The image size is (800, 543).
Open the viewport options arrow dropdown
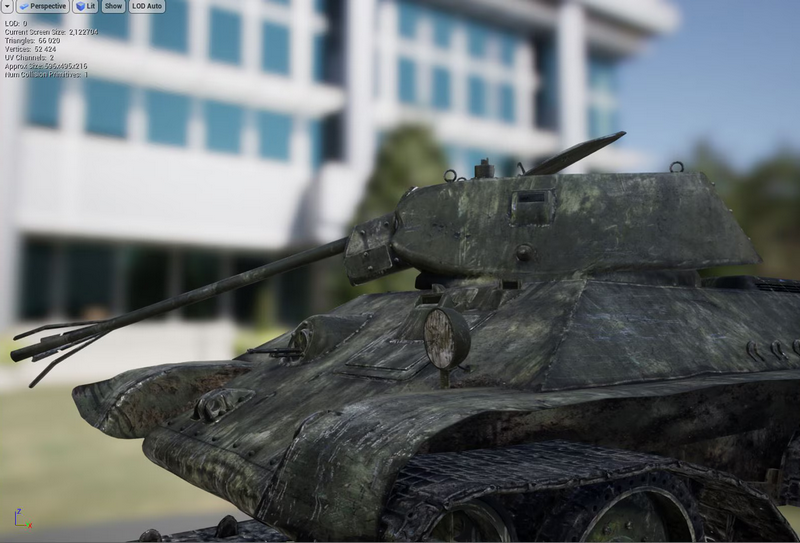7,6
